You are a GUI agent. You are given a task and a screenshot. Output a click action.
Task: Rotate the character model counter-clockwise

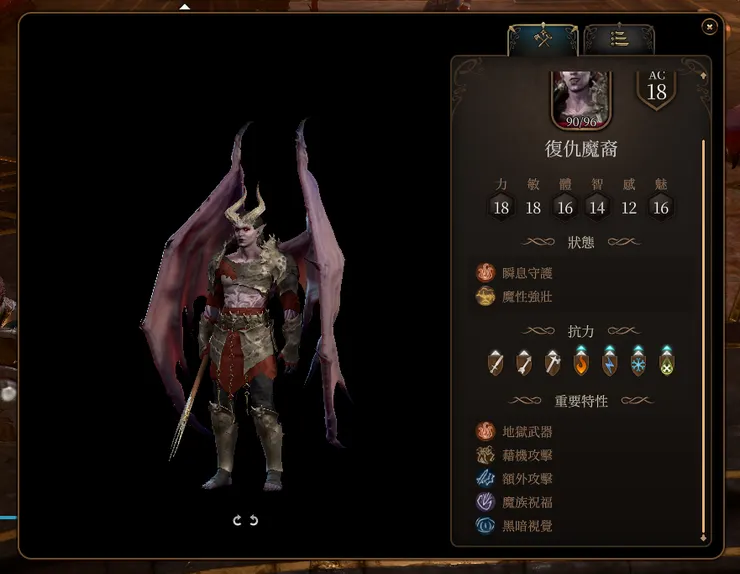tap(254, 520)
